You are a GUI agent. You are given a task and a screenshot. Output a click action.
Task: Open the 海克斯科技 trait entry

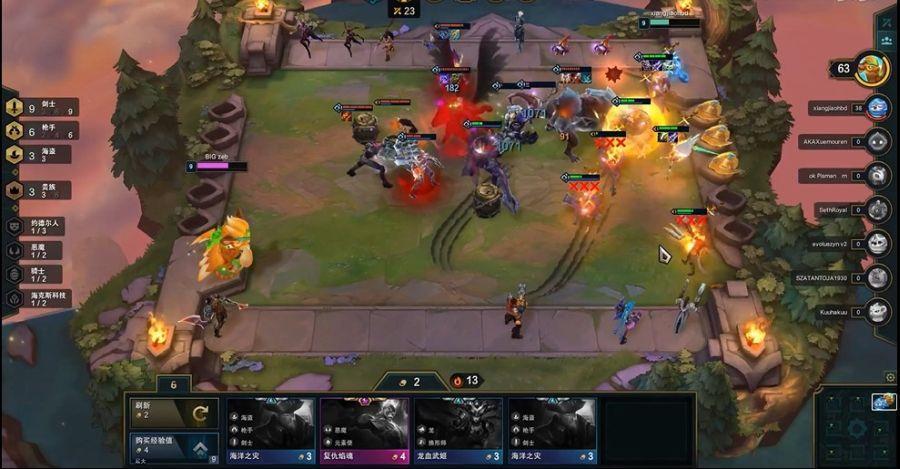[x=40, y=297]
